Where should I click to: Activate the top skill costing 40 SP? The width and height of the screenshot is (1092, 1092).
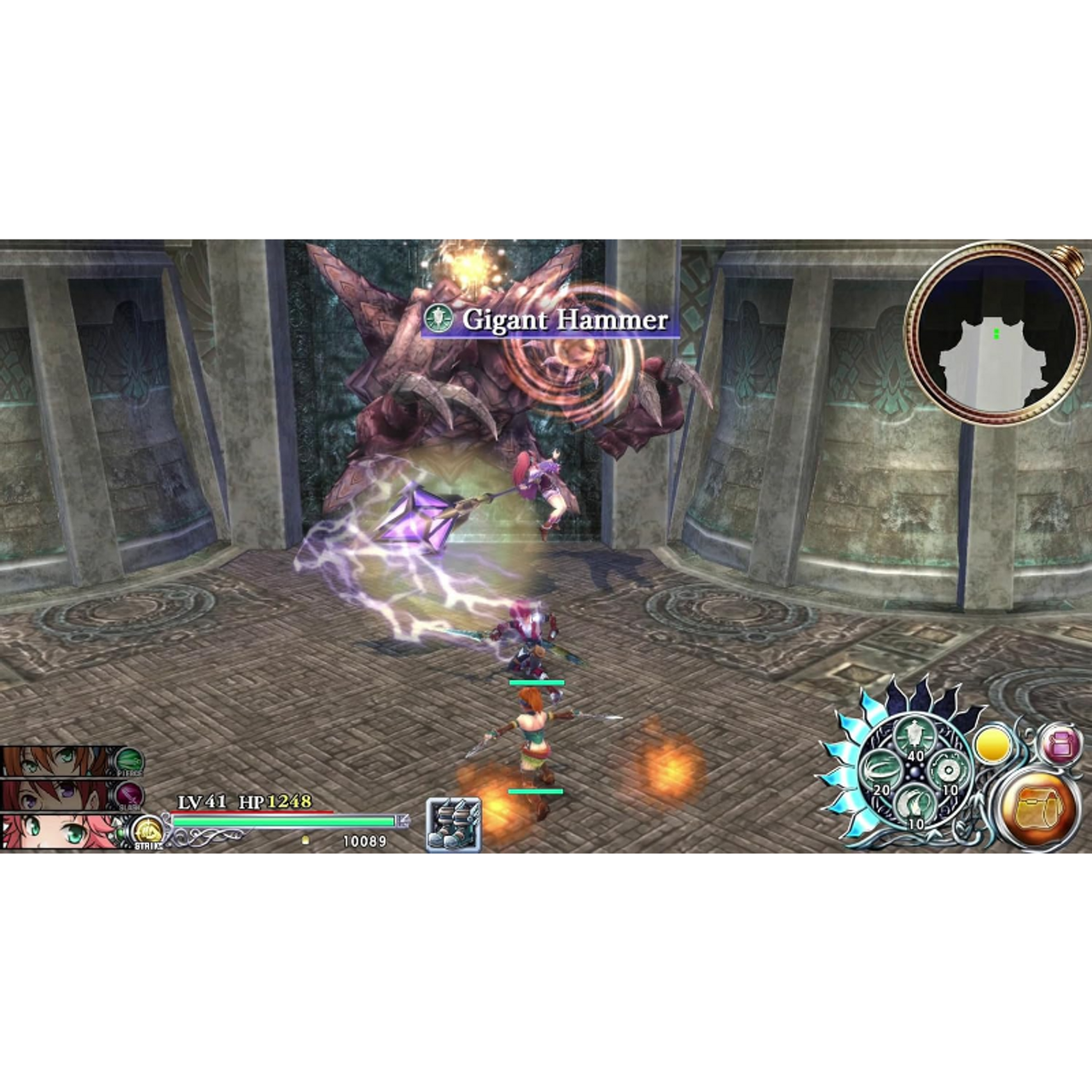pos(915,737)
